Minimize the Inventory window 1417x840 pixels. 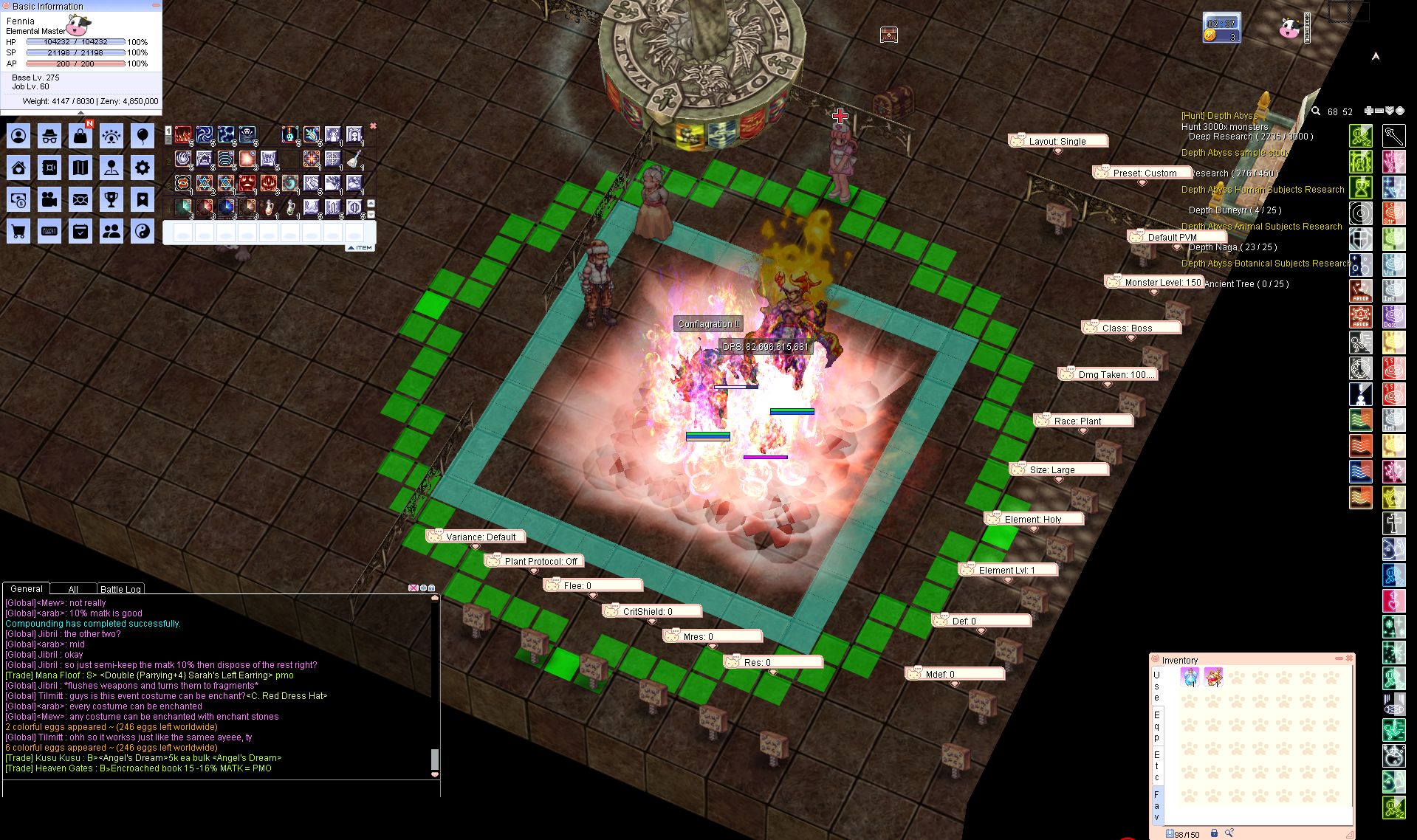[1339, 658]
